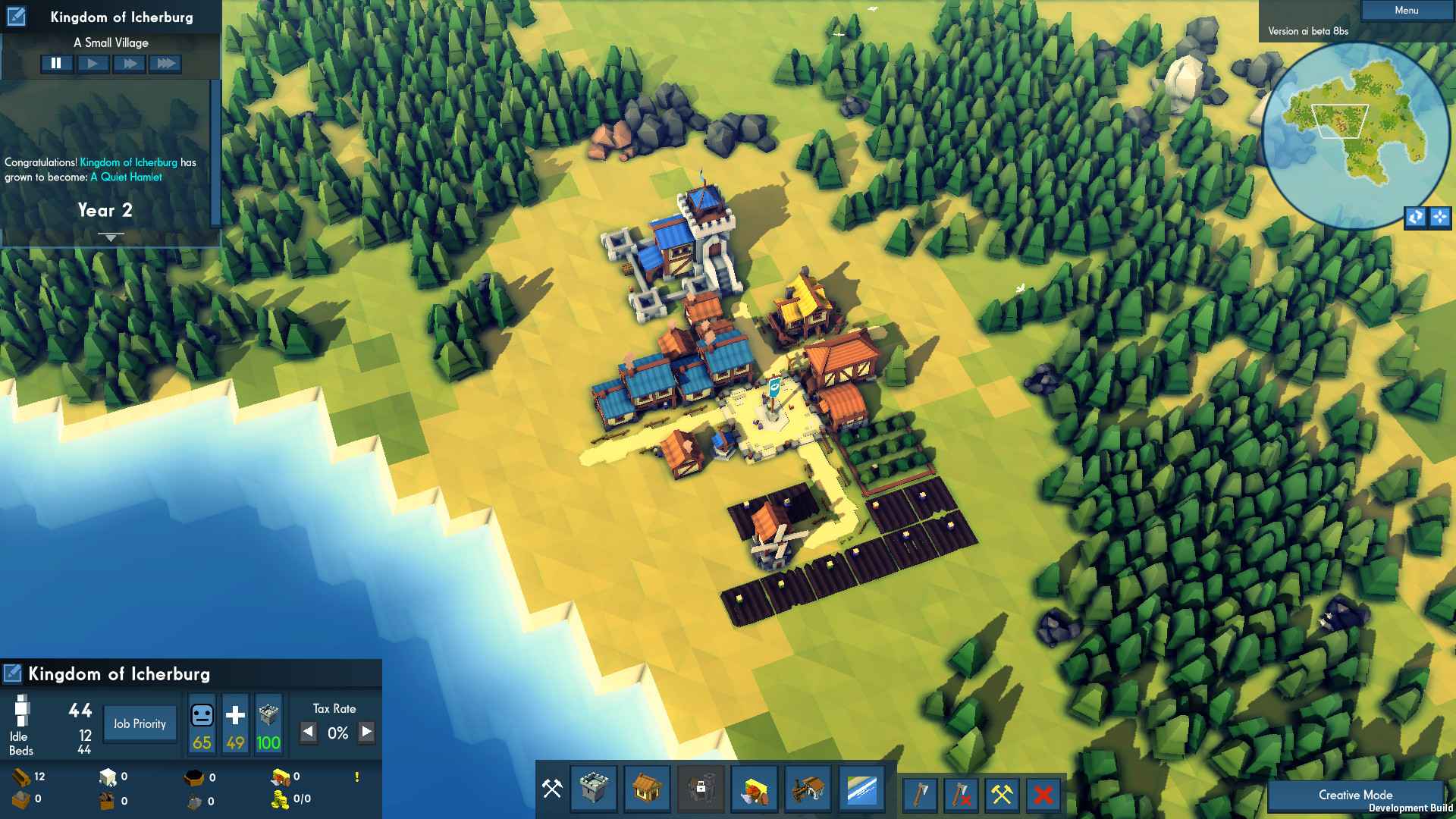This screenshot has width=1456, height=819.
Task: Expand the Year 2 notification panel chevron
Action: point(110,236)
